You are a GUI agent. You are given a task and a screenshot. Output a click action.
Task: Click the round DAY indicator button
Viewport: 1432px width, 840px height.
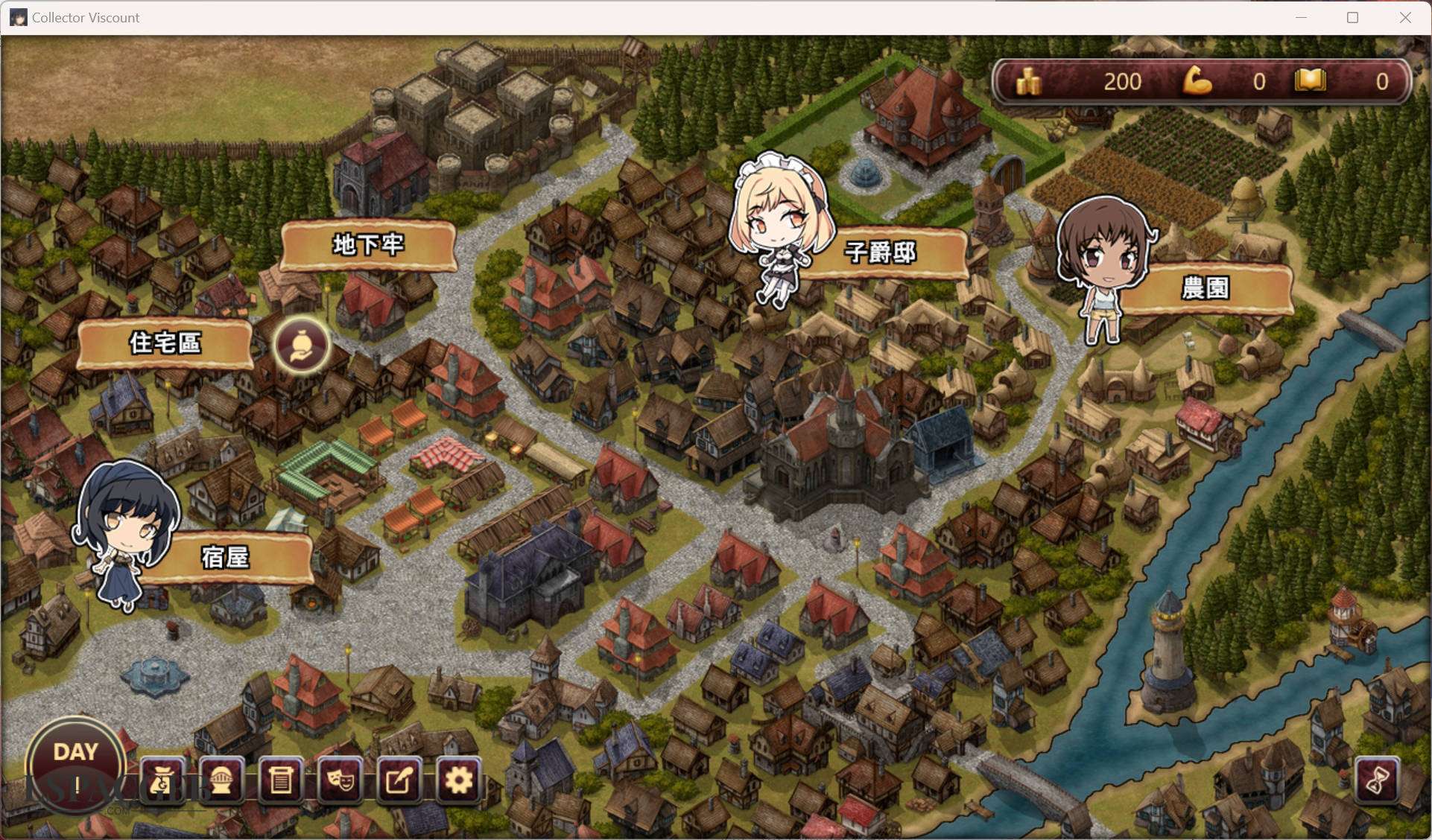coord(75,763)
